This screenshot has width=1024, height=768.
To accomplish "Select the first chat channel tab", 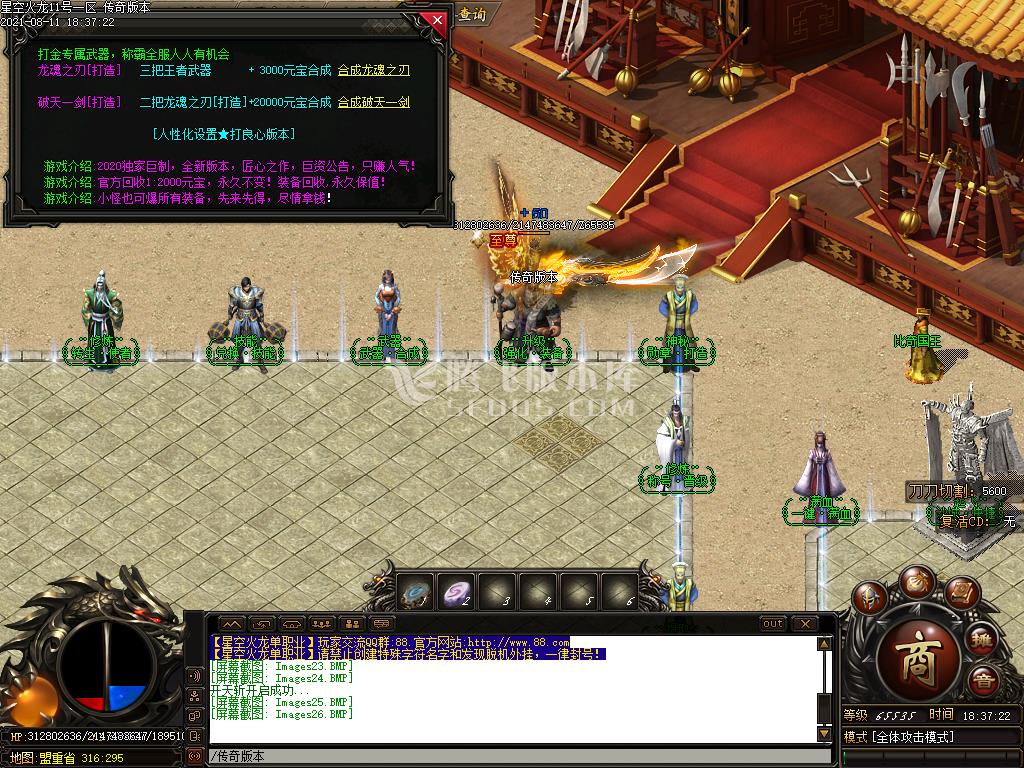I will tap(231, 624).
